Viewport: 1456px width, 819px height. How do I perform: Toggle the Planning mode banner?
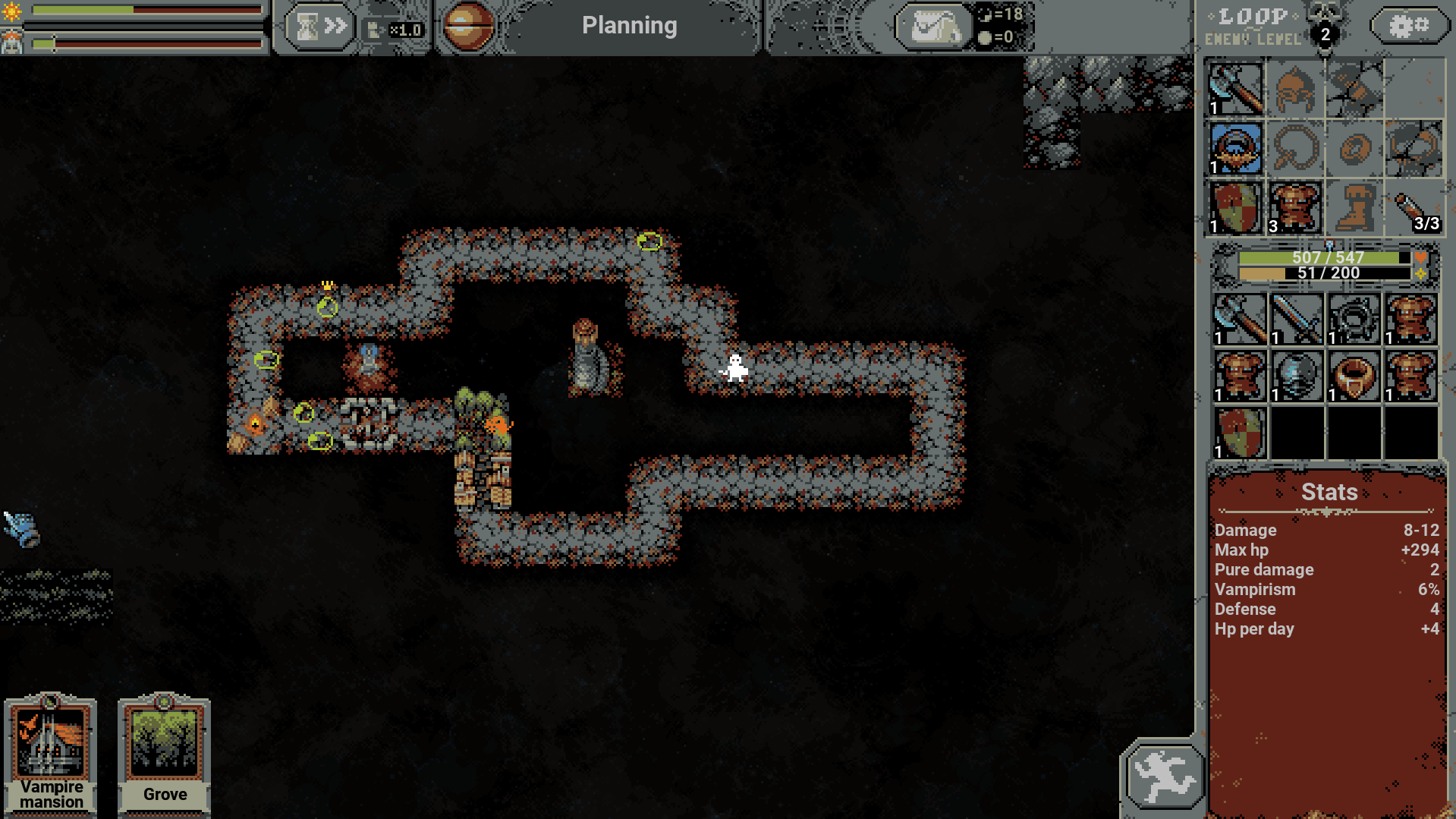[x=629, y=26]
